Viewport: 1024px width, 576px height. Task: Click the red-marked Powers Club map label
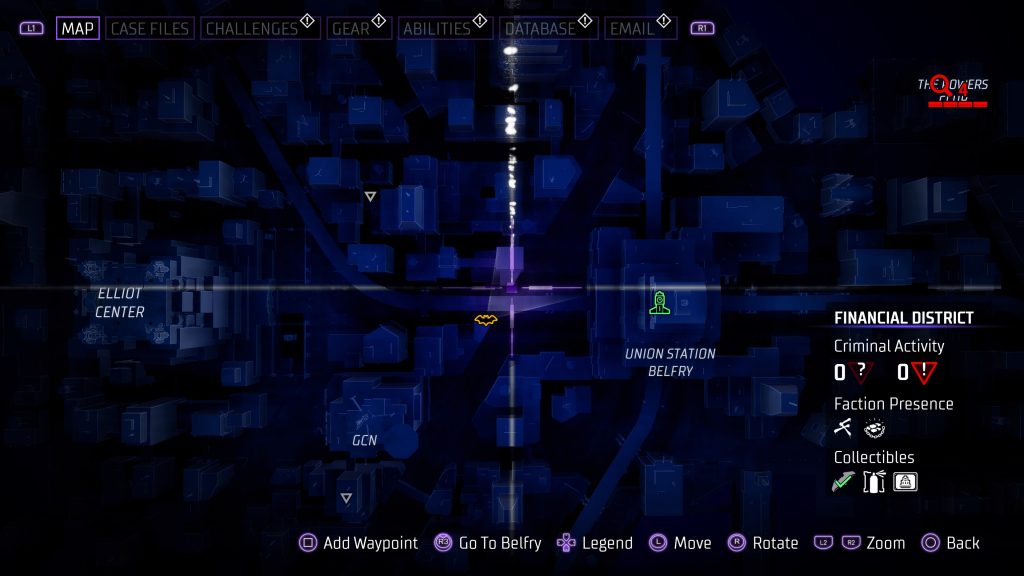[x=953, y=91]
